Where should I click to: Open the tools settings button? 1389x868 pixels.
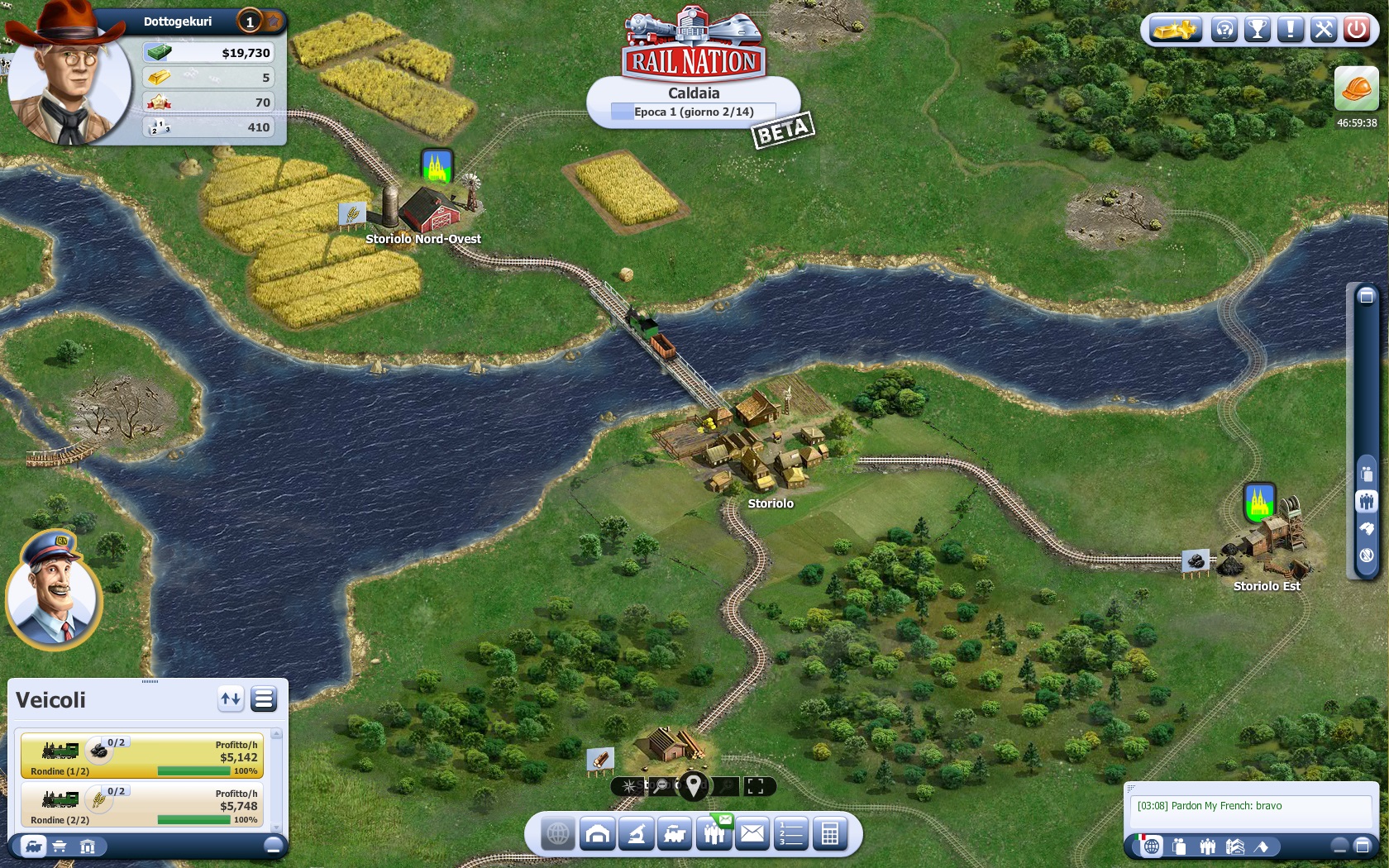pos(1323,31)
